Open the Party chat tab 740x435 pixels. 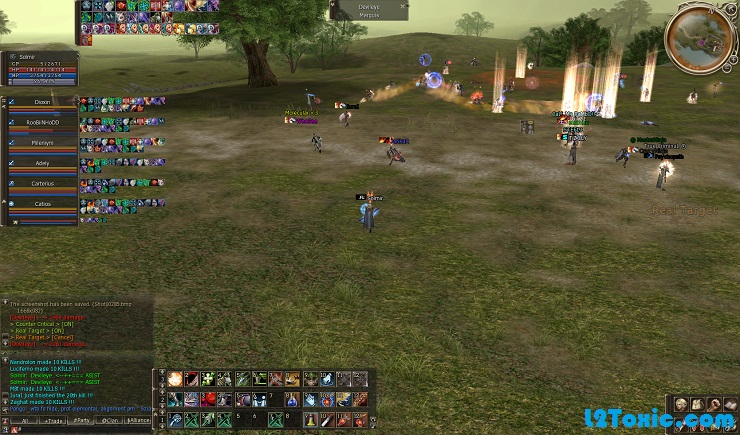(81, 421)
